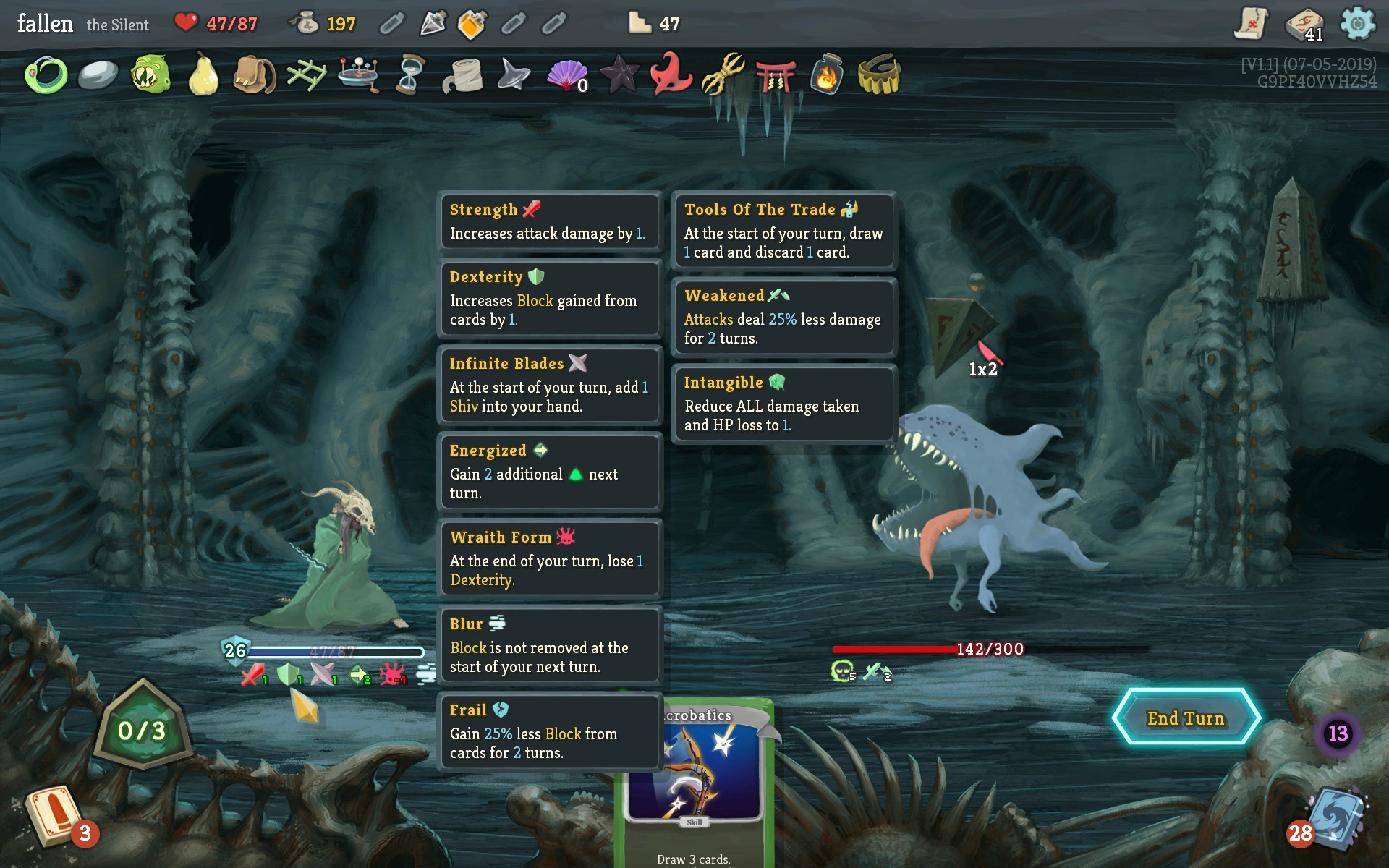Inspect the hourglass relic
1389x868 pixels.
pyautogui.click(x=410, y=75)
